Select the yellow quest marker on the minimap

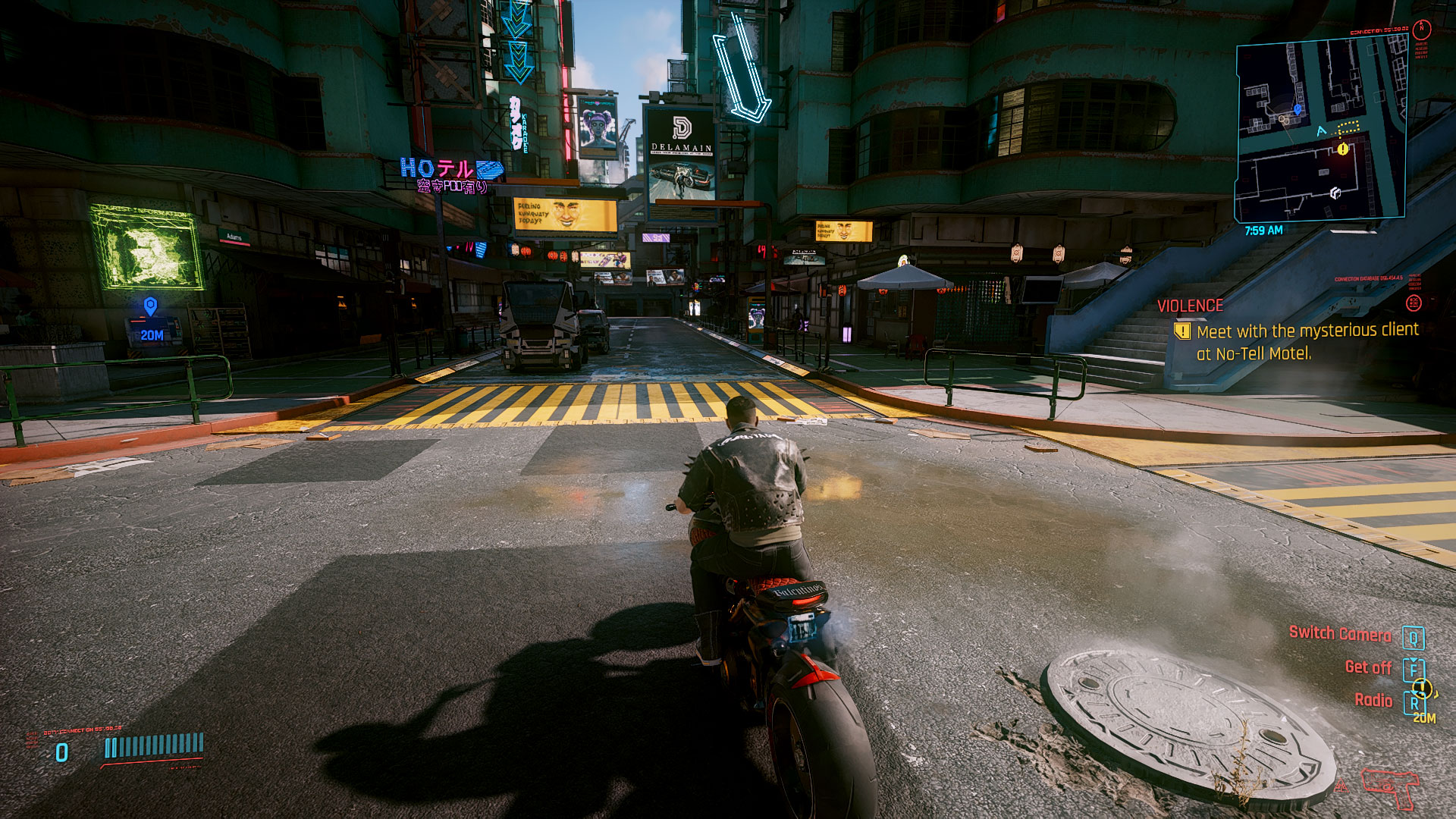pyautogui.click(x=1343, y=149)
